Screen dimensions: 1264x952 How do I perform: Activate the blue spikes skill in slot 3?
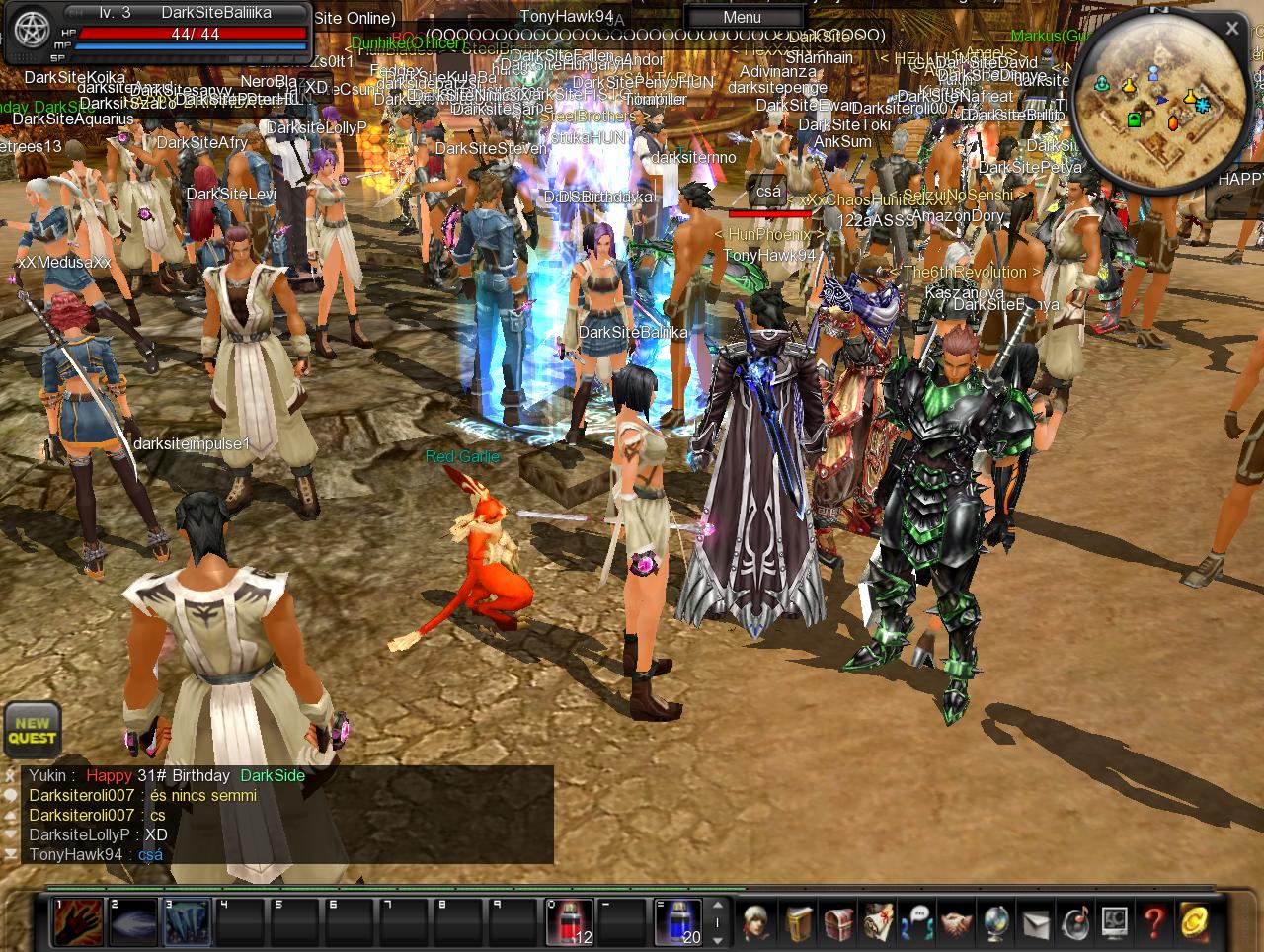186,922
